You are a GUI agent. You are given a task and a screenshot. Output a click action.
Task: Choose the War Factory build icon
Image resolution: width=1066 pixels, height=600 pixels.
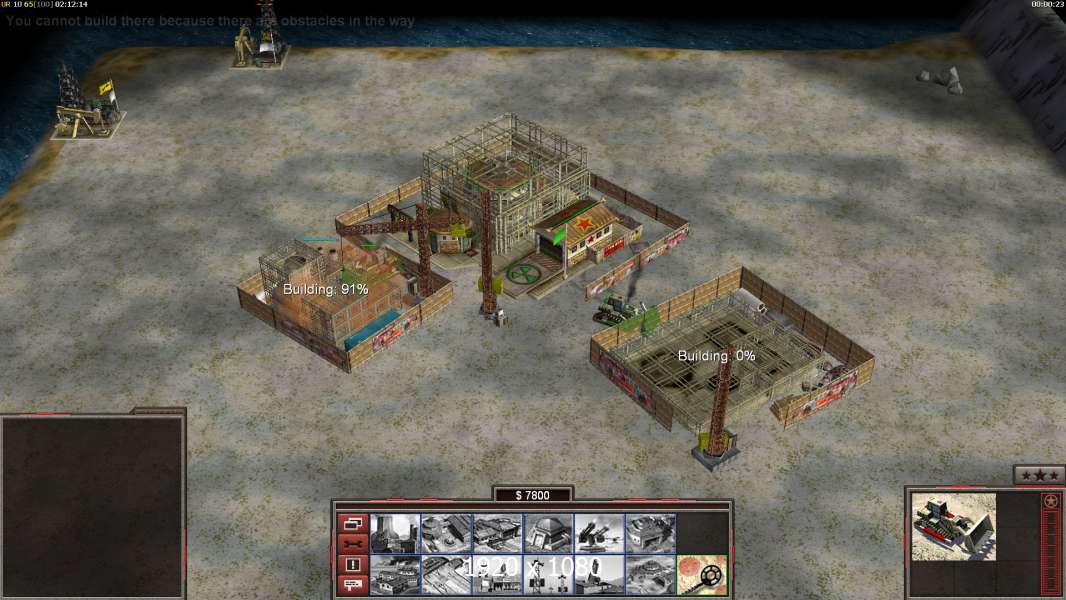click(x=650, y=534)
